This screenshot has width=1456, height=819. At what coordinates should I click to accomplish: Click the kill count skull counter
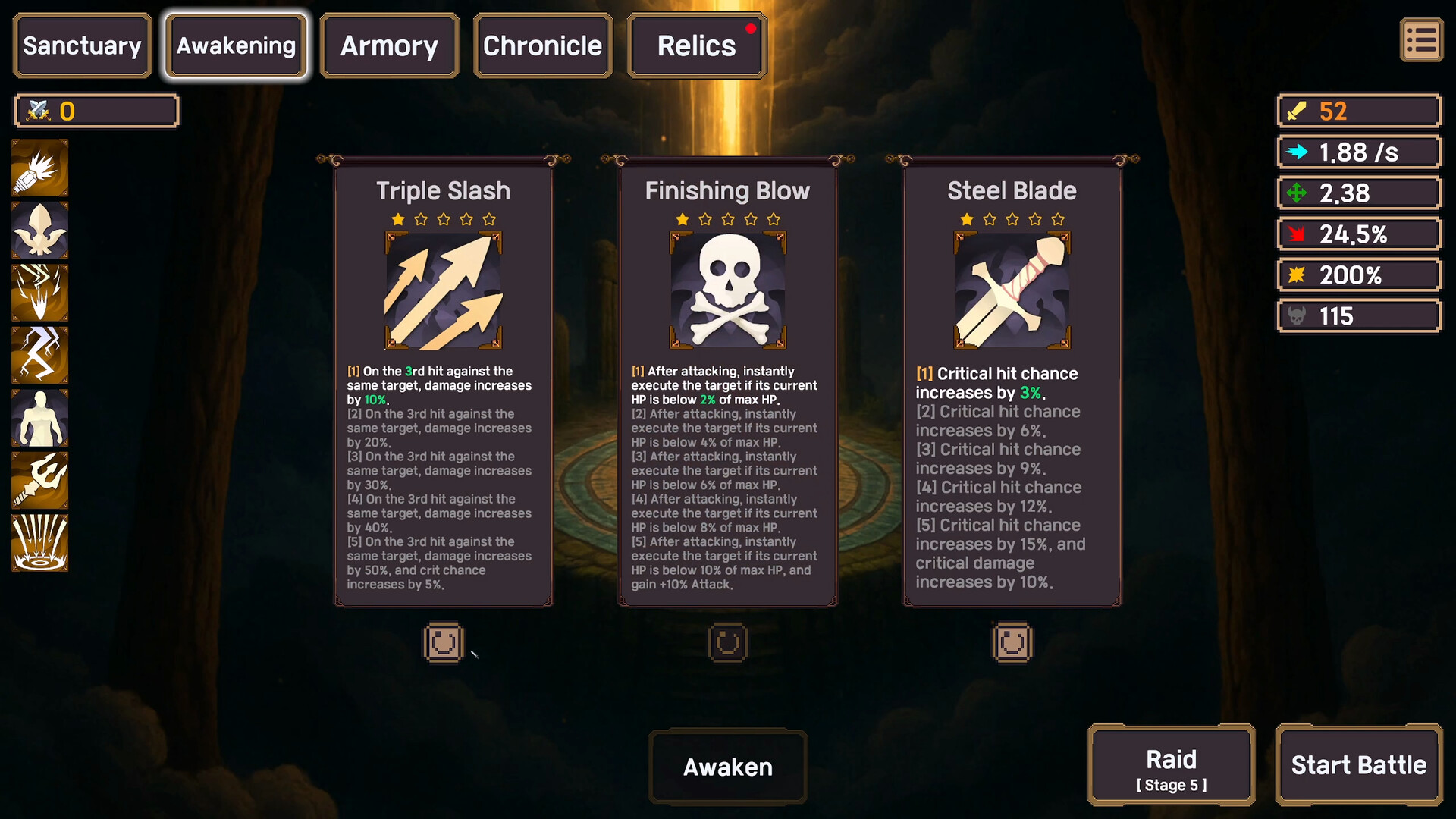click(x=1358, y=315)
